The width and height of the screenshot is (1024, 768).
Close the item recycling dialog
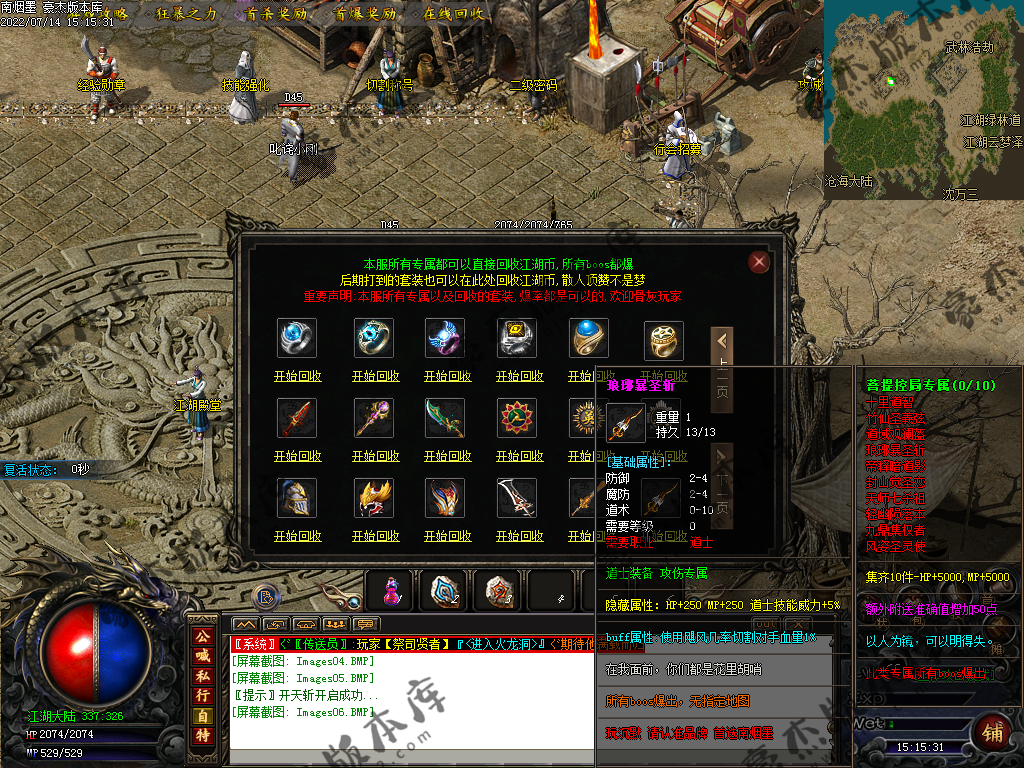click(759, 262)
